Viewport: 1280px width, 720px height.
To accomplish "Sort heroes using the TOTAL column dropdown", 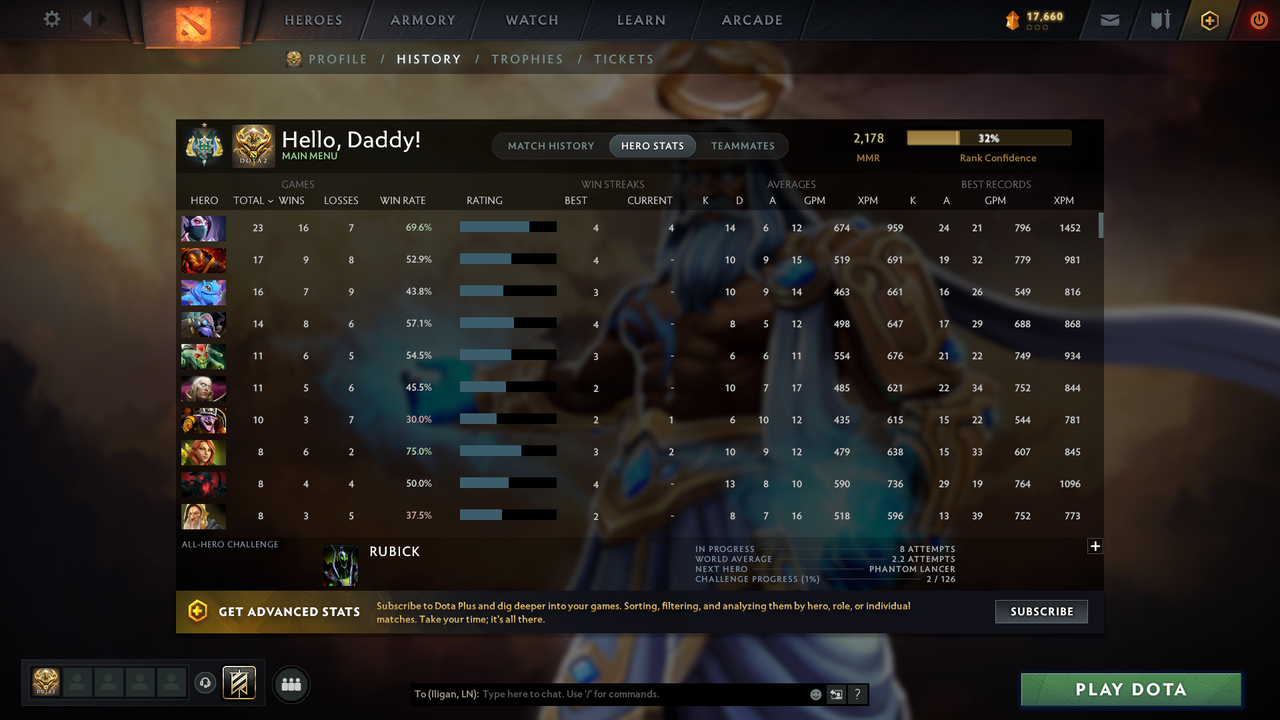I will pyautogui.click(x=252, y=200).
